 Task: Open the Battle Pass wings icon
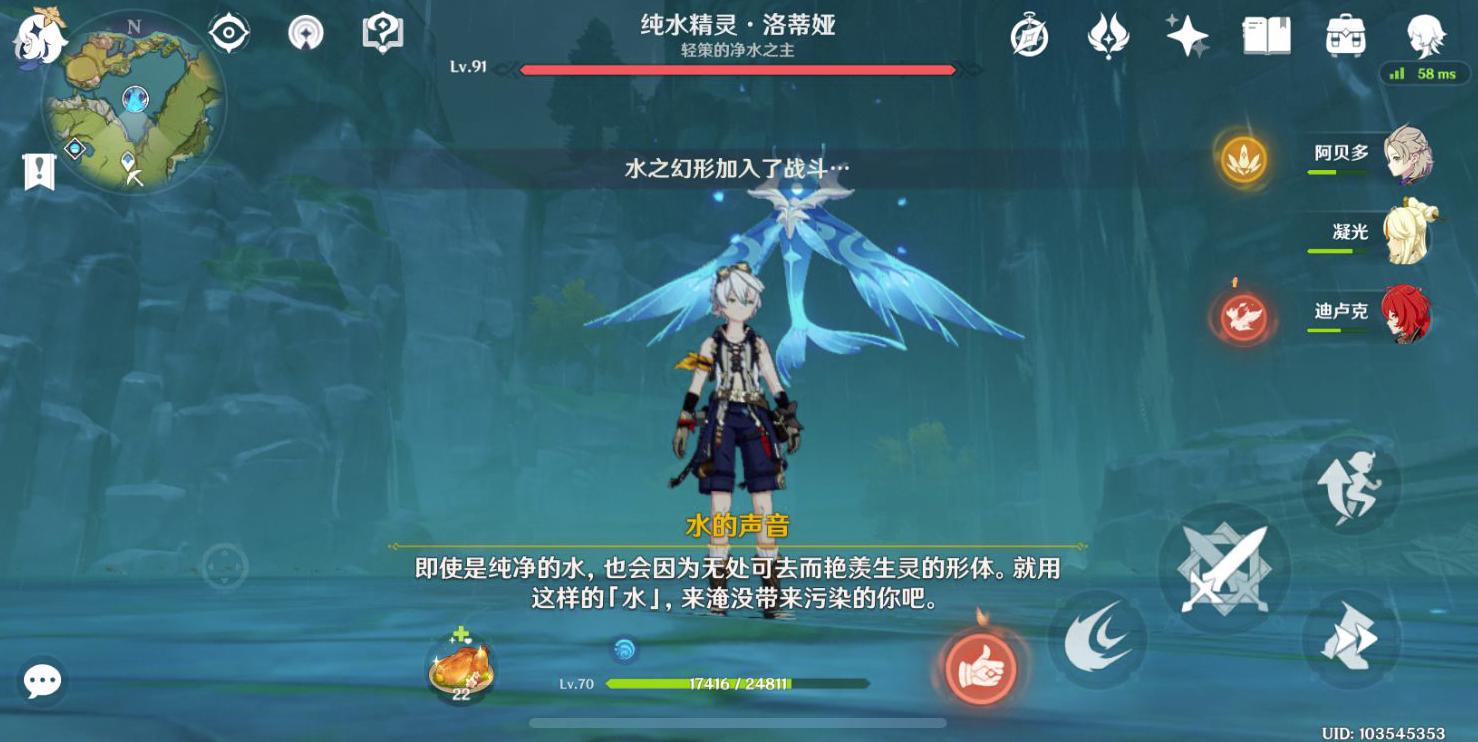point(1106,35)
